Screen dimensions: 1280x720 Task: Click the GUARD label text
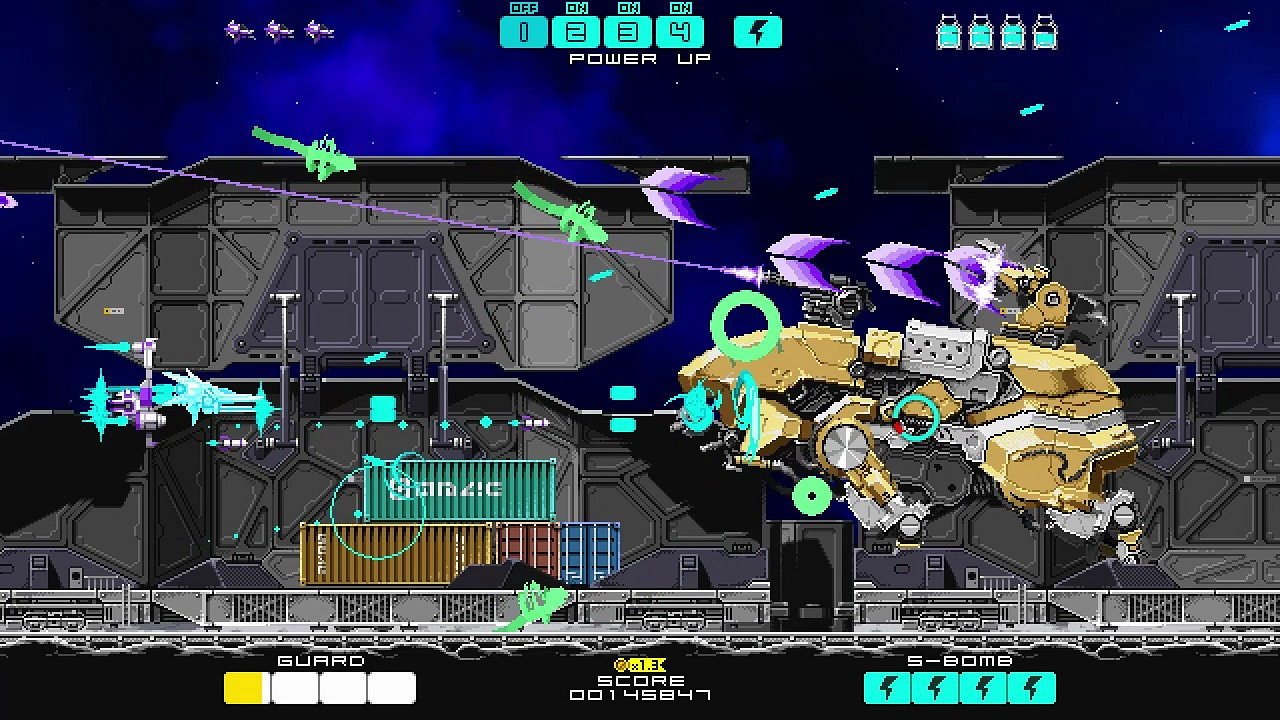pyautogui.click(x=320, y=661)
